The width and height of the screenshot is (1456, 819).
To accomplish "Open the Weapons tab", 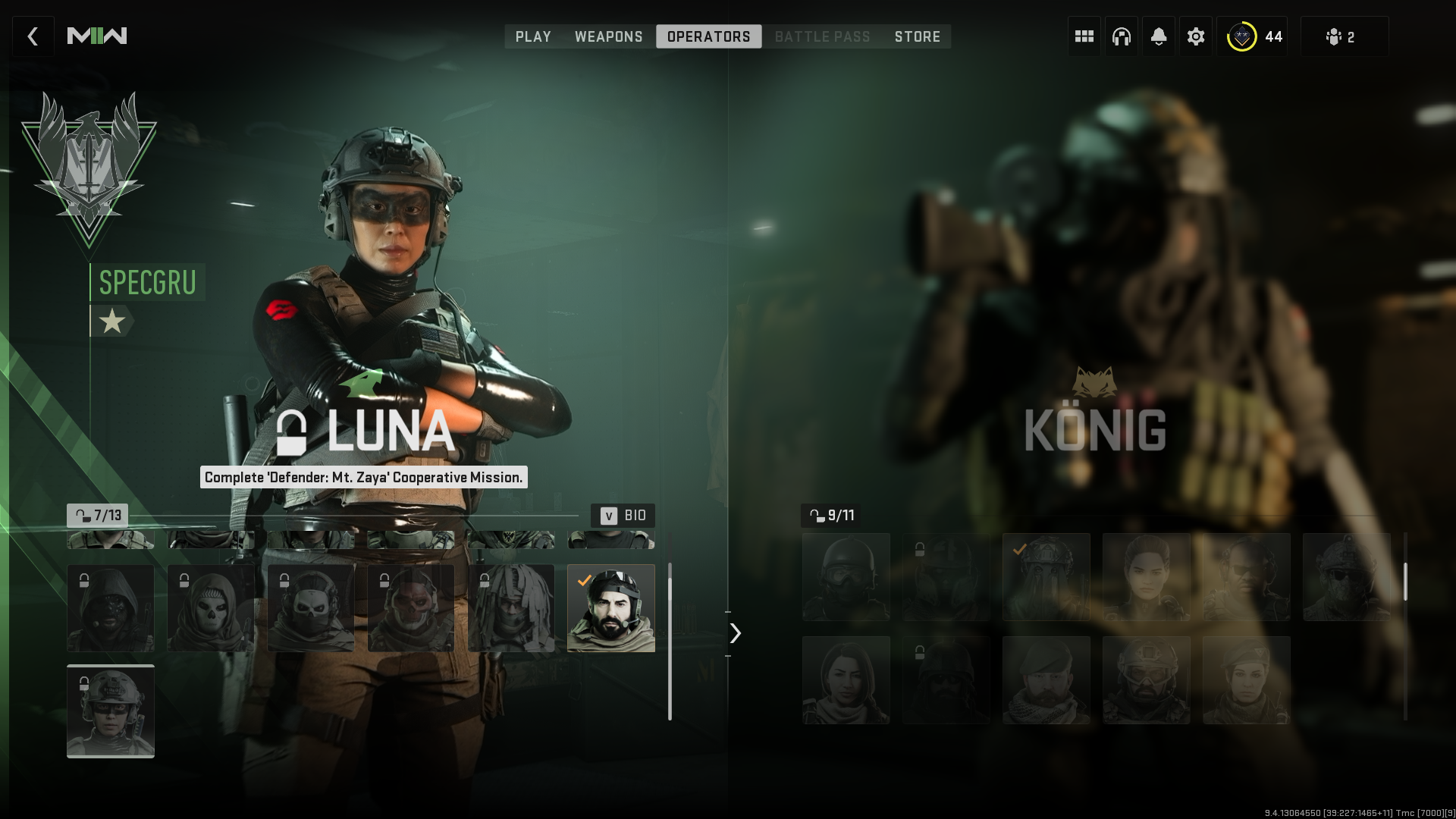I will tap(608, 36).
